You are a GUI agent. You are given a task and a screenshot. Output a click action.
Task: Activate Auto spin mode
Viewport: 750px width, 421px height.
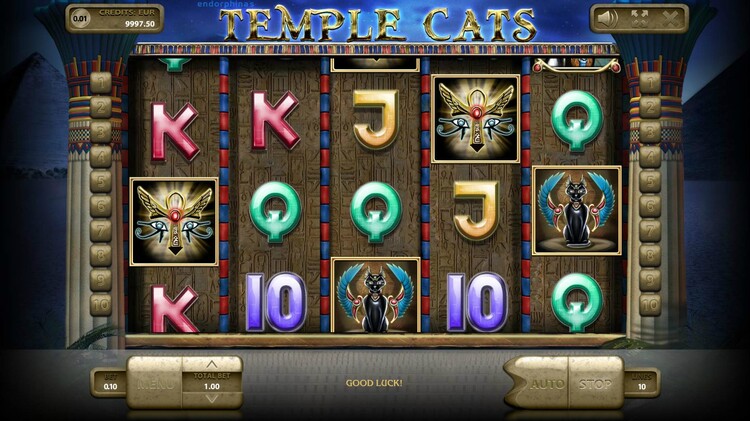546,384
